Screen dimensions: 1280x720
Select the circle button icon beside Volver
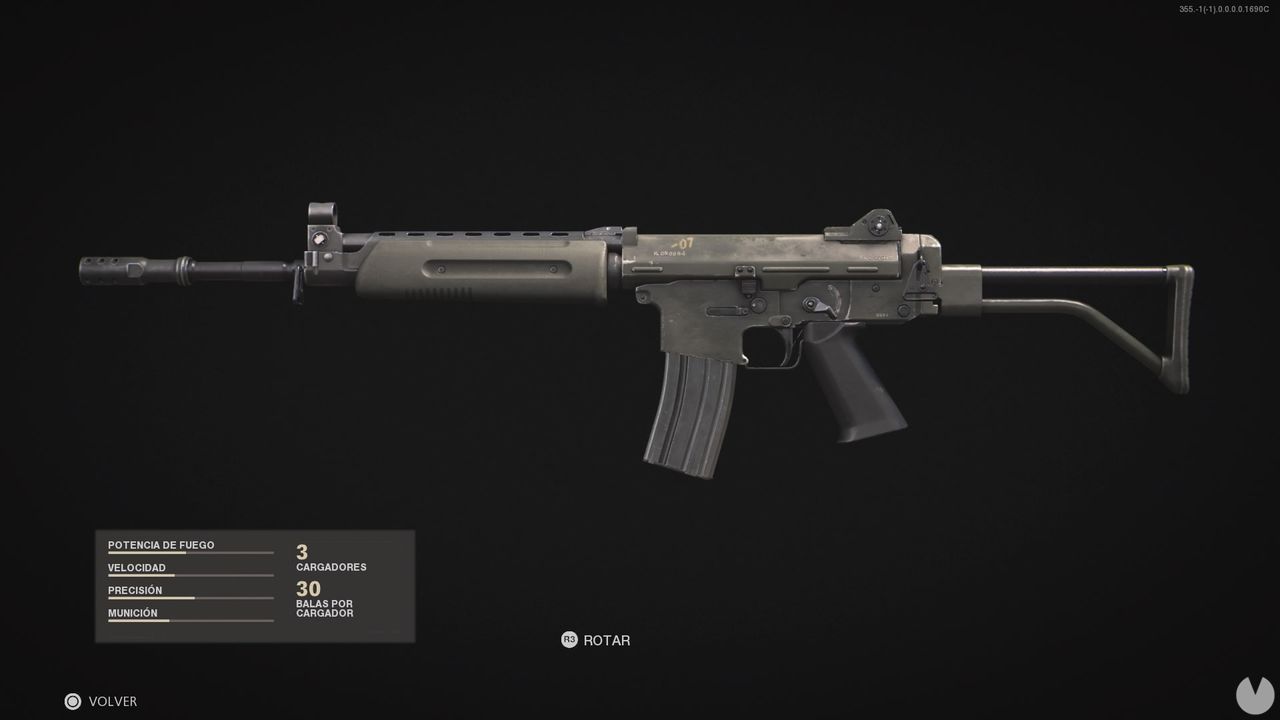coord(71,701)
